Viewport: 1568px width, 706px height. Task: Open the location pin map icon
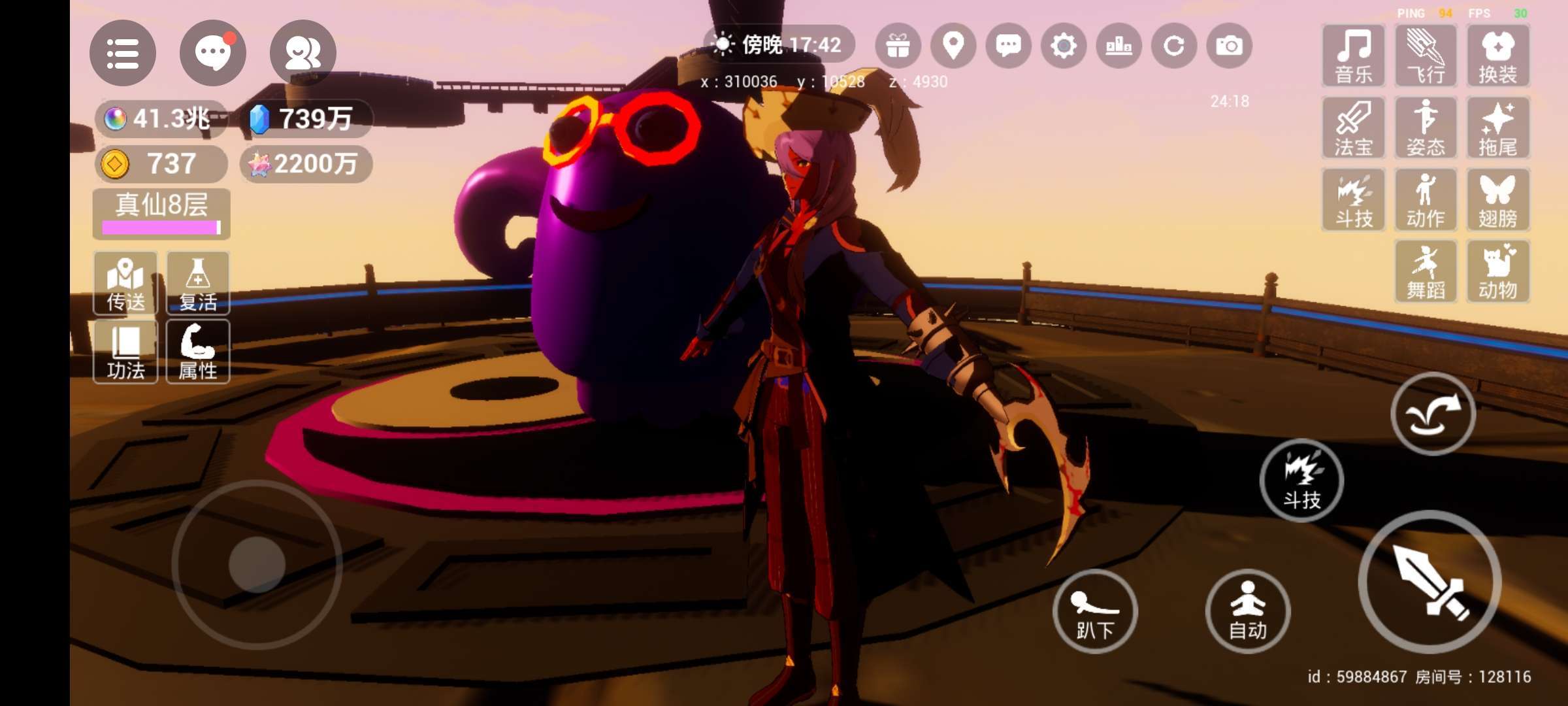click(953, 46)
